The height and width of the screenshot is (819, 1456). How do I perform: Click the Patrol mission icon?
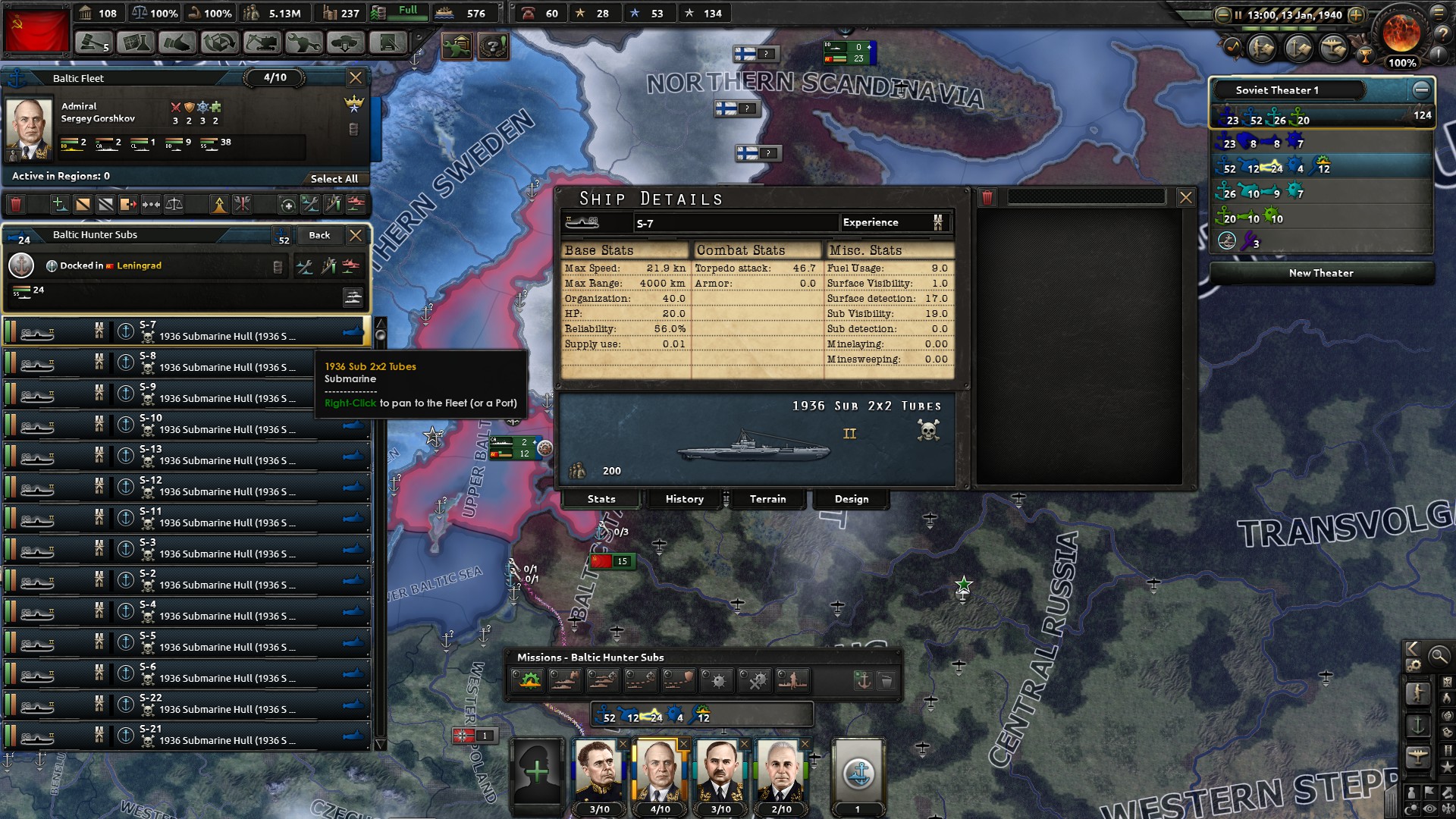pos(604,680)
